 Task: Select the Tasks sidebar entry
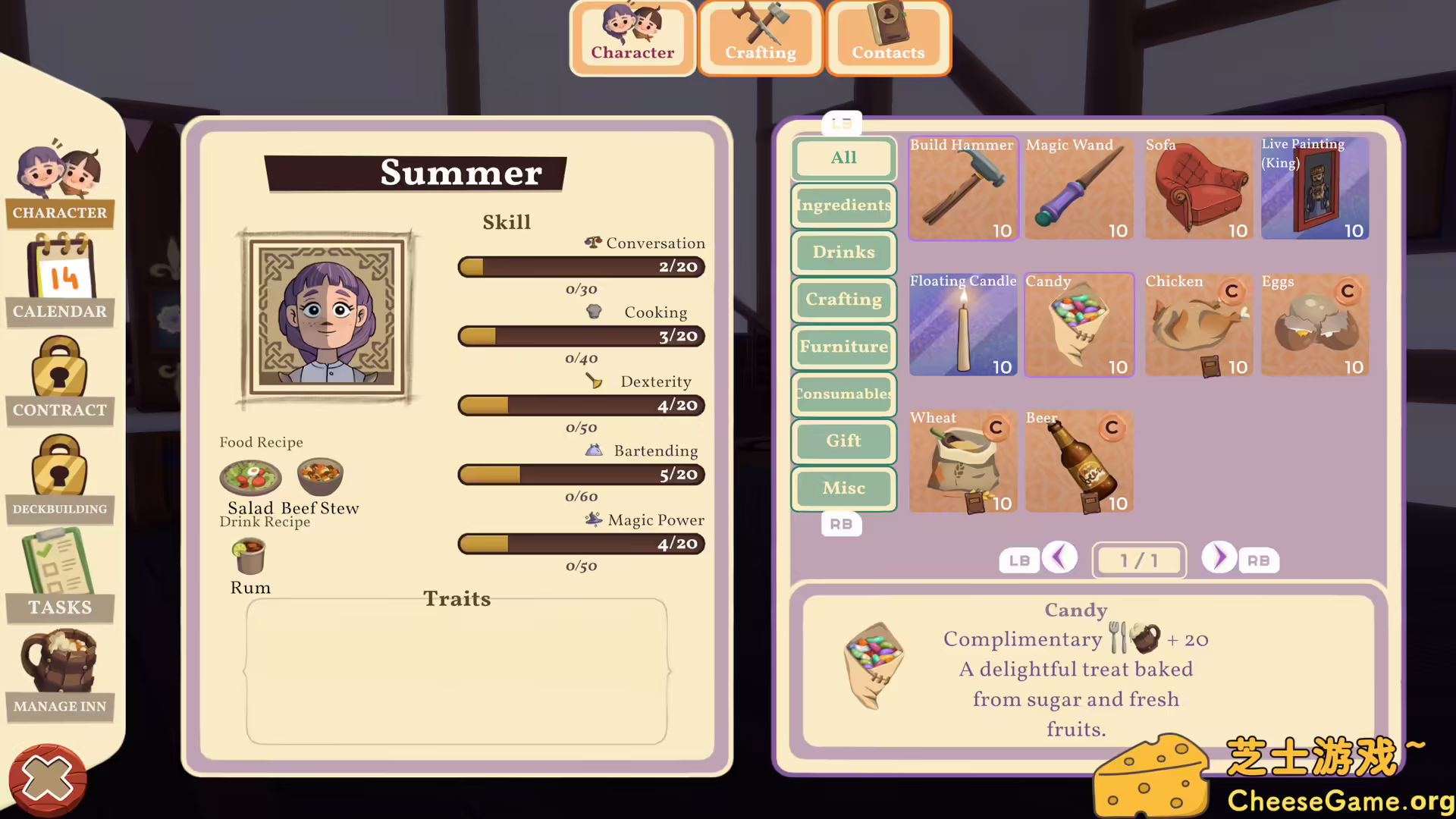pyautogui.click(x=60, y=575)
